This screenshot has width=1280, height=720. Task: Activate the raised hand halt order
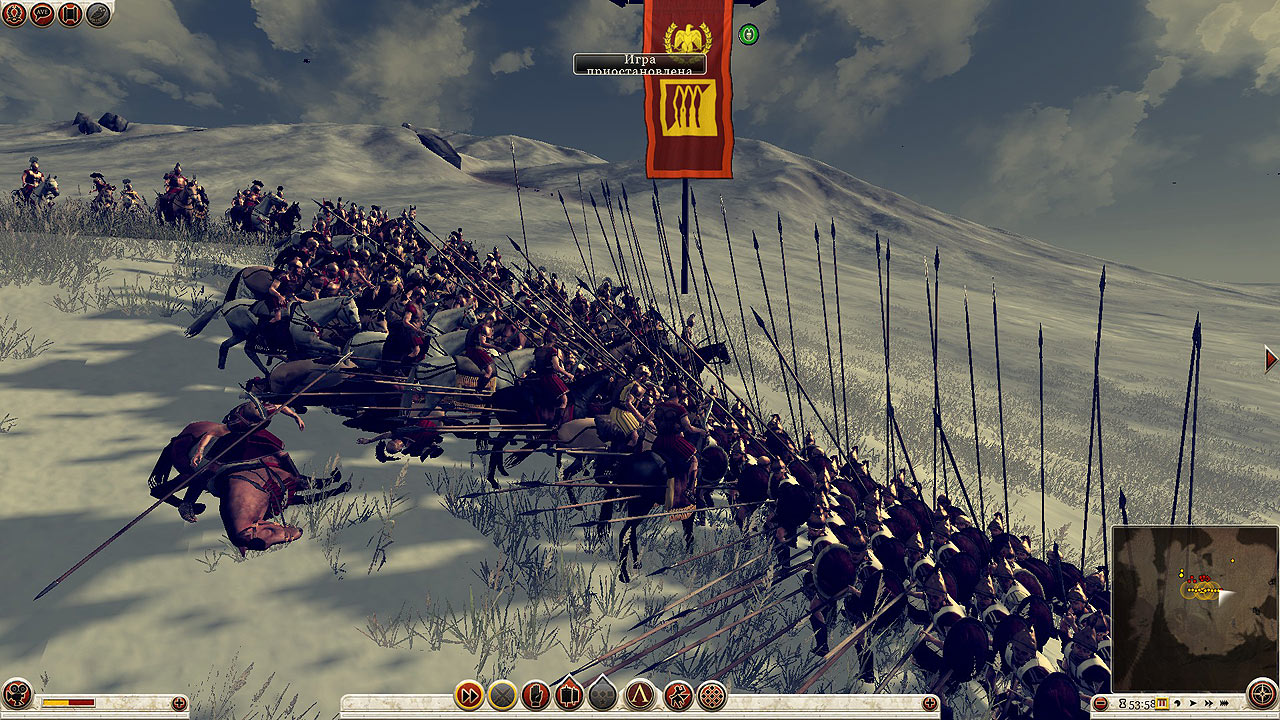coord(536,694)
